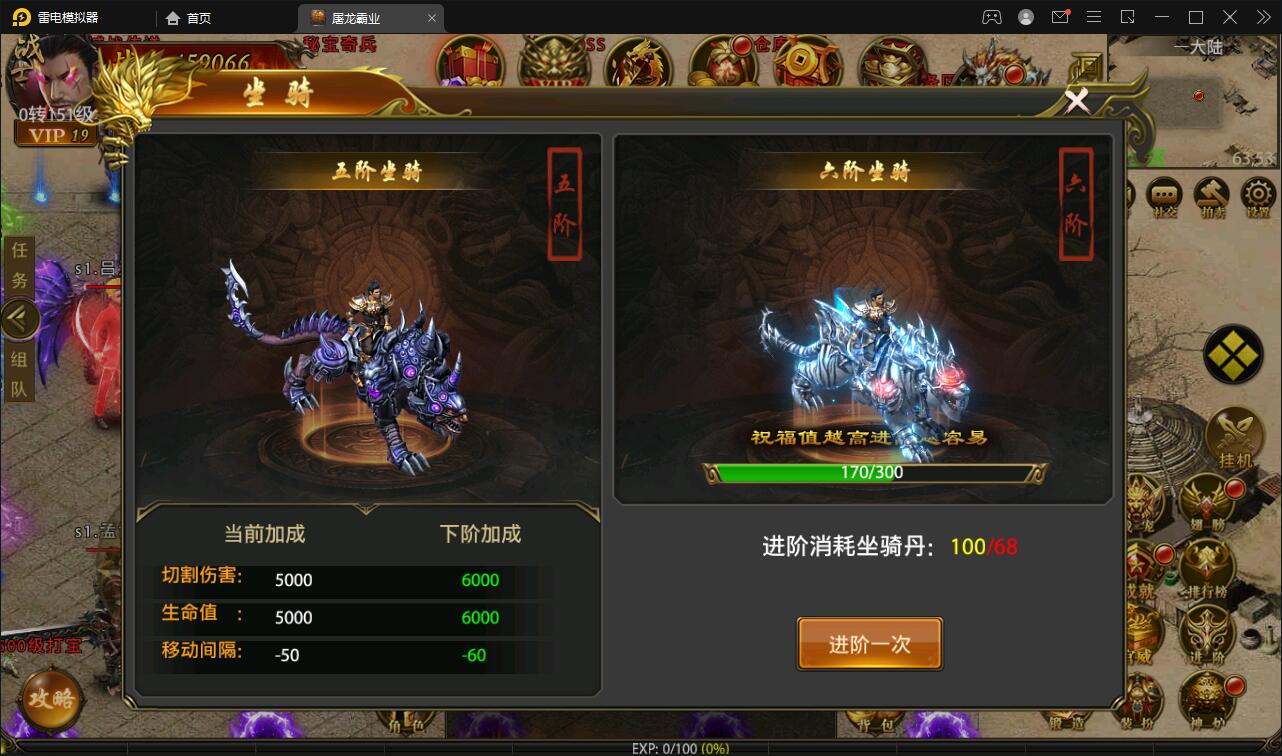Open the VIP icon in the top row

[x=552, y=60]
